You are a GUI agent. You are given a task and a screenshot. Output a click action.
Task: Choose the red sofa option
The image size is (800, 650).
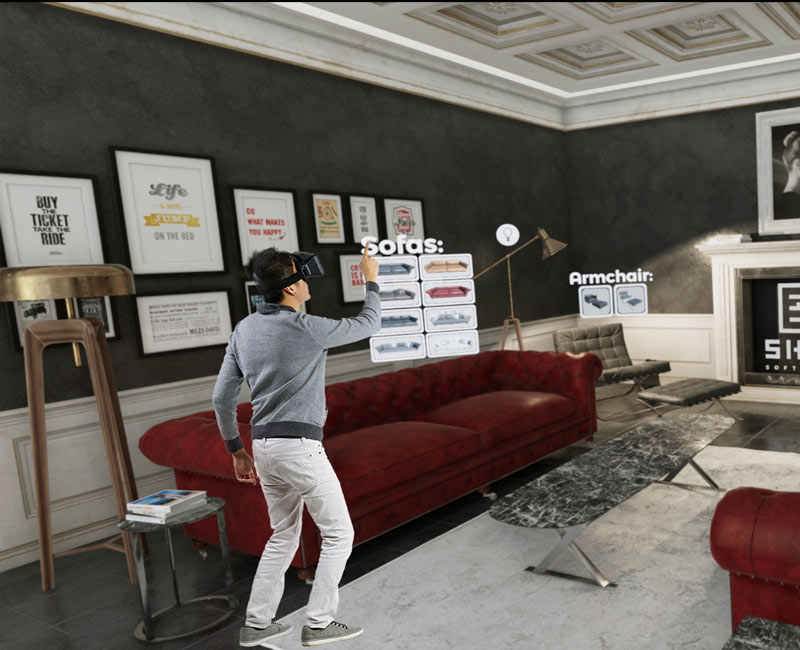coord(447,292)
